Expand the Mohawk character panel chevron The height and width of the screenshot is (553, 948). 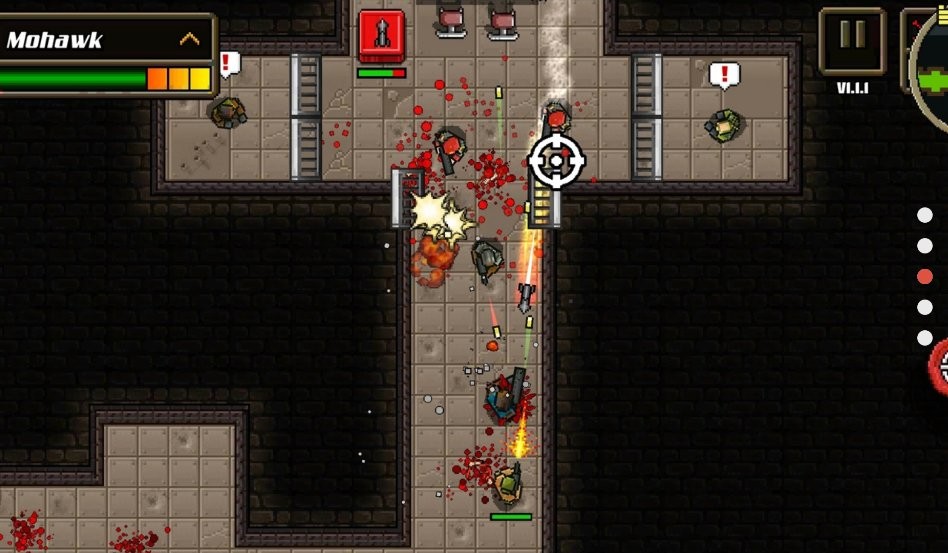pos(189,40)
